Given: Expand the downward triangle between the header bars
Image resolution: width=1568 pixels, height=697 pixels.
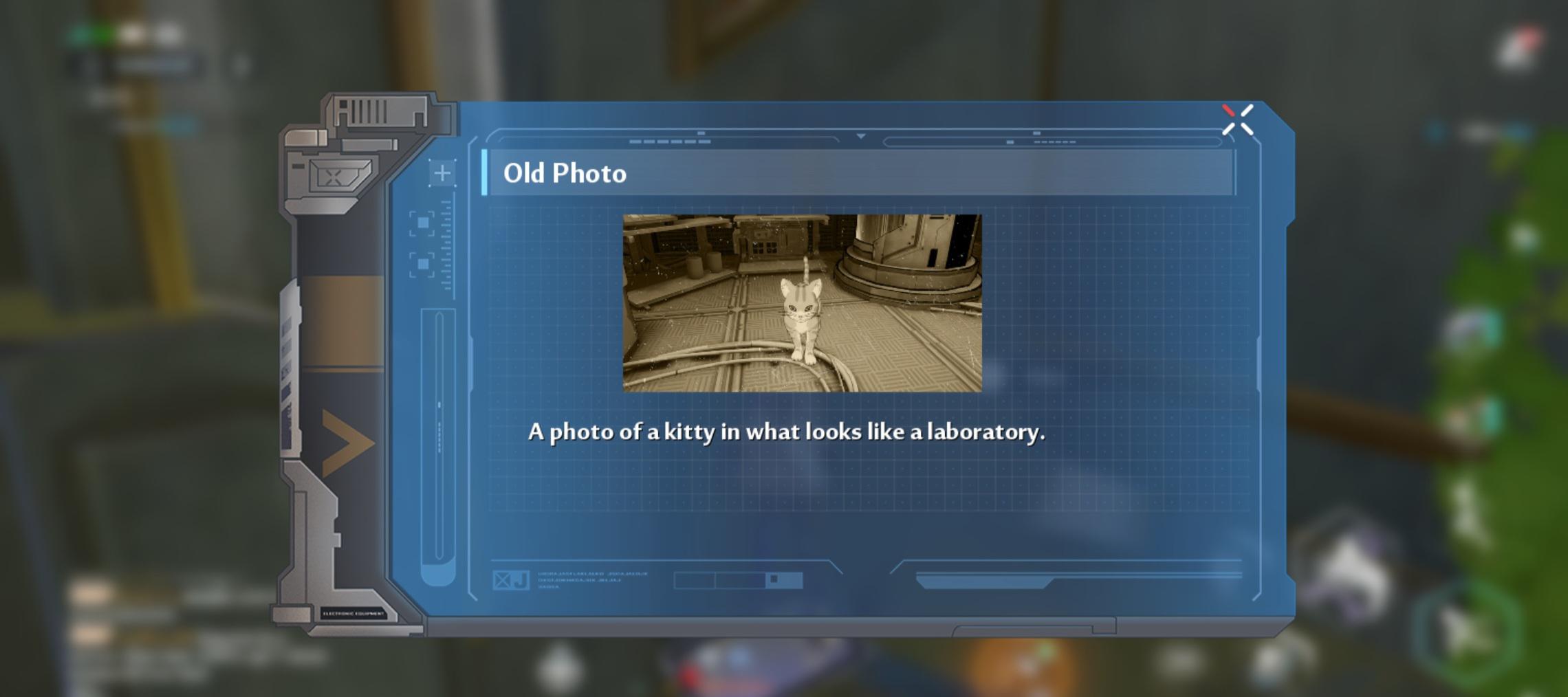Looking at the screenshot, I should (861, 136).
